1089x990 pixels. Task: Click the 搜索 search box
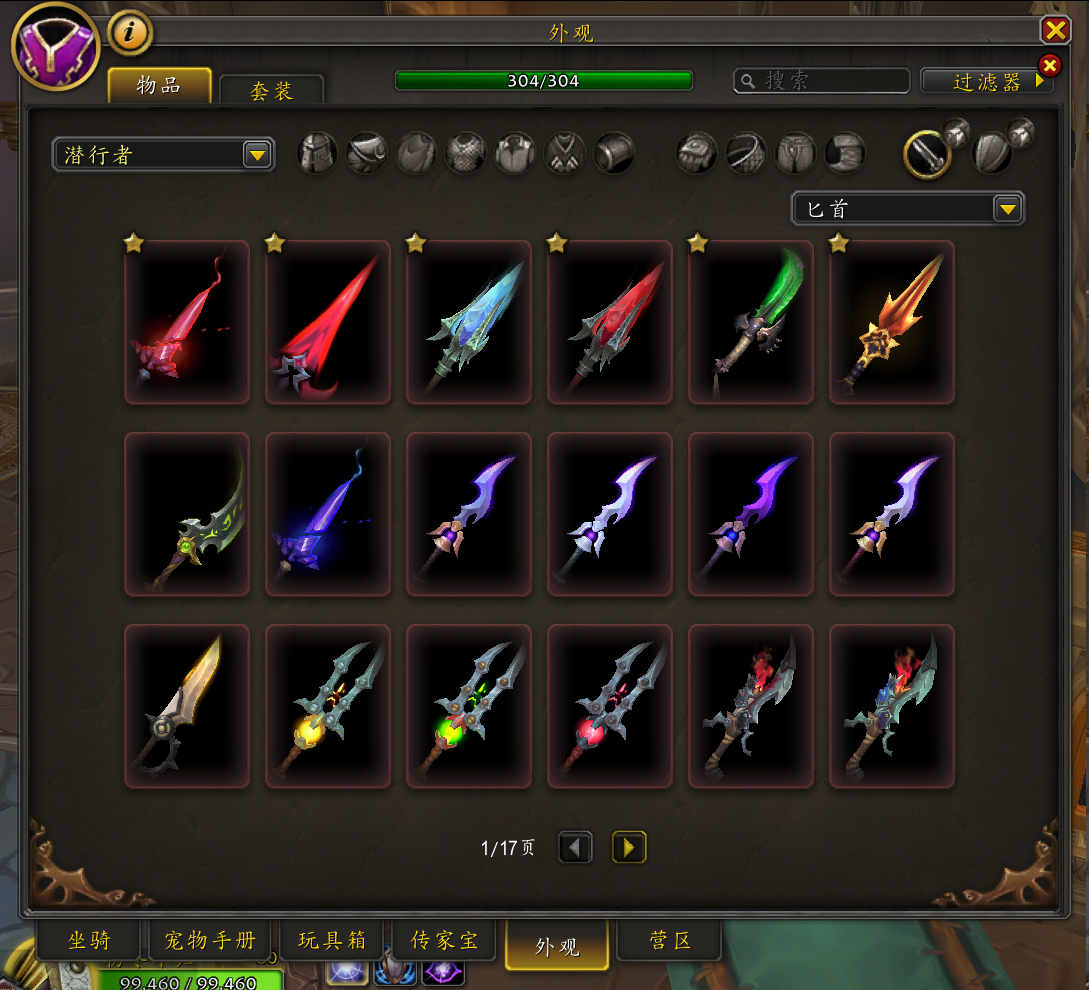pyautogui.click(x=822, y=81)
